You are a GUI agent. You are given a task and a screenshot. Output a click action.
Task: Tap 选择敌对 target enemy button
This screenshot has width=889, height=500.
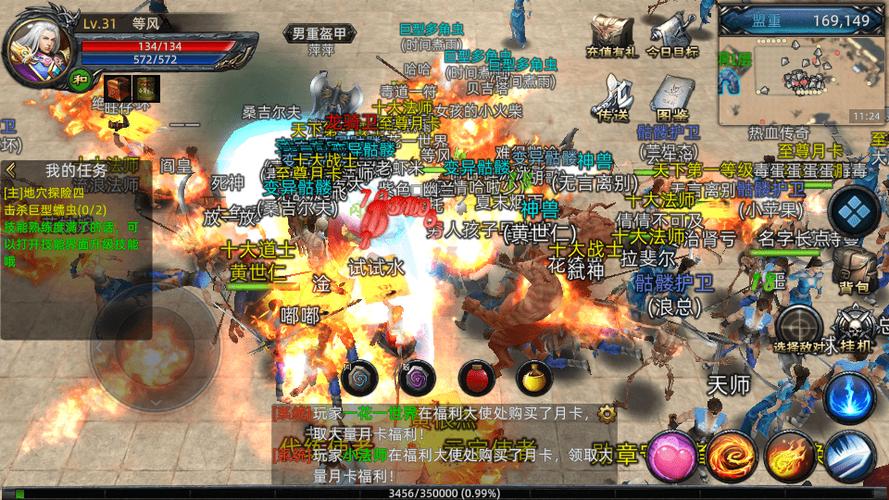(799, 327)
